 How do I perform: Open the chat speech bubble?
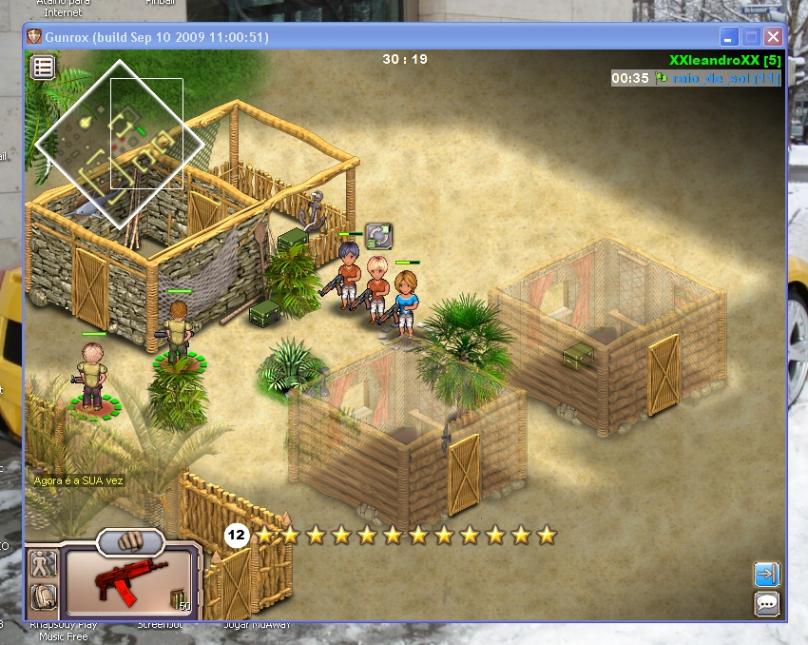coord(766,603)
